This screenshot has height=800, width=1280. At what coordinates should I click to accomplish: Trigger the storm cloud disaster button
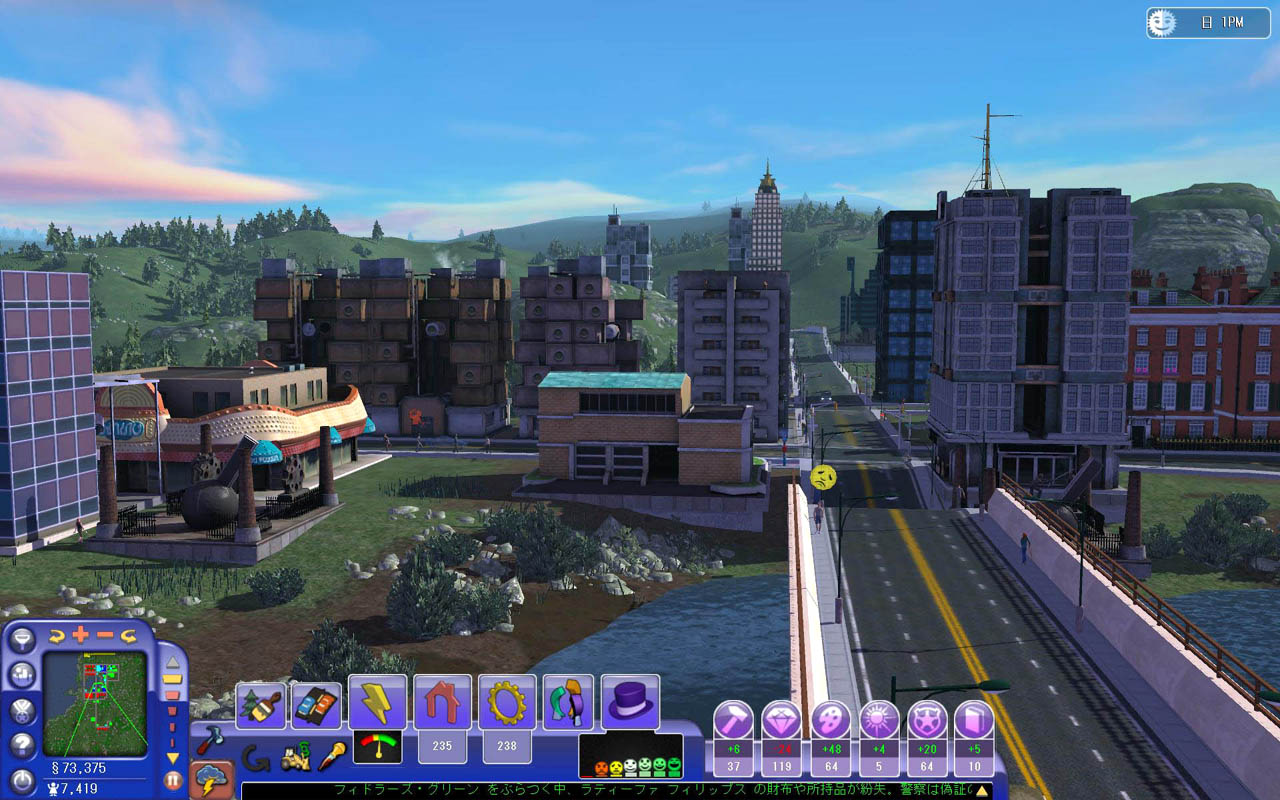(212, 780)
